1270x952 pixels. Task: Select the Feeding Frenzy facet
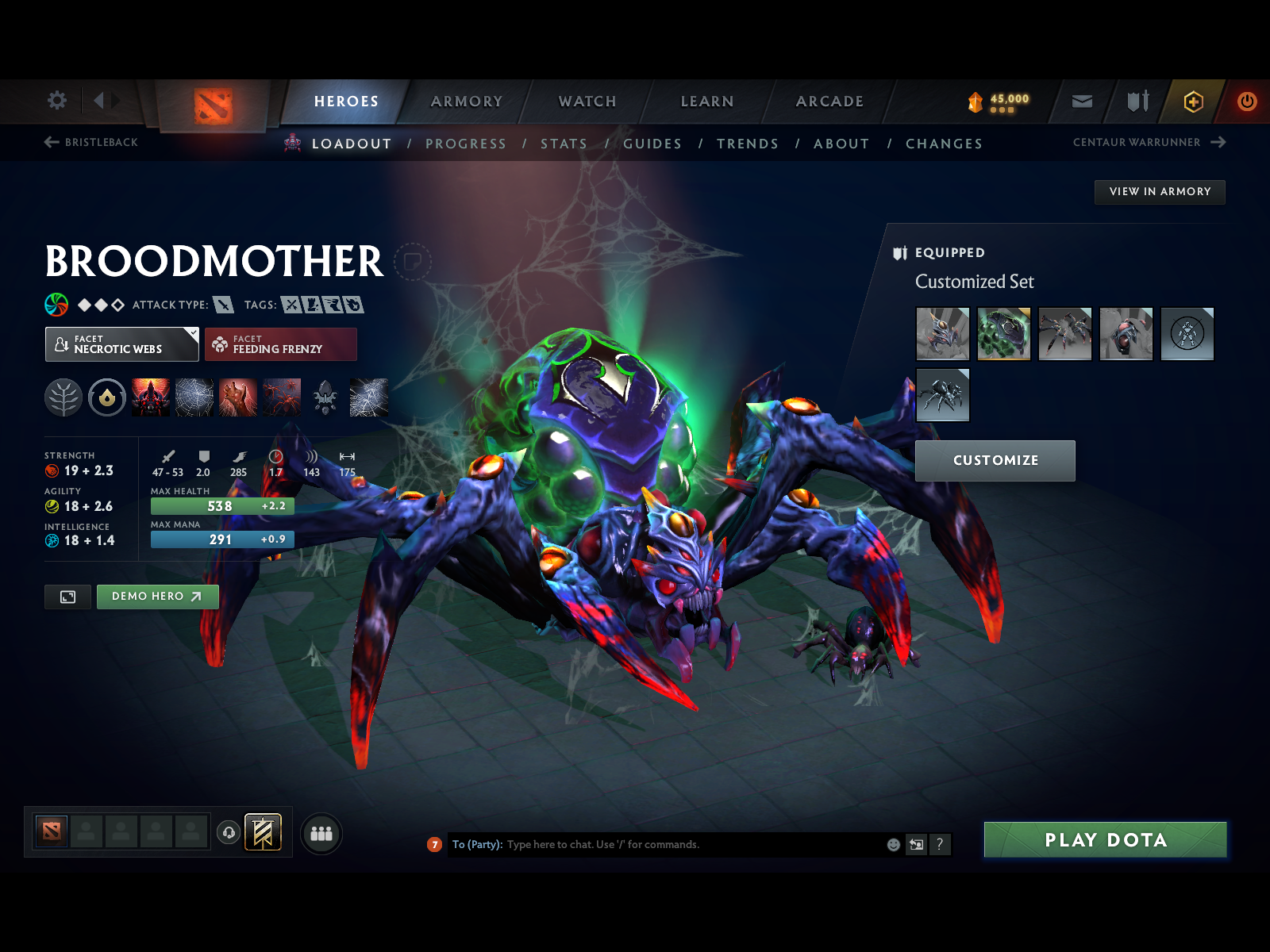click(281, 344)
